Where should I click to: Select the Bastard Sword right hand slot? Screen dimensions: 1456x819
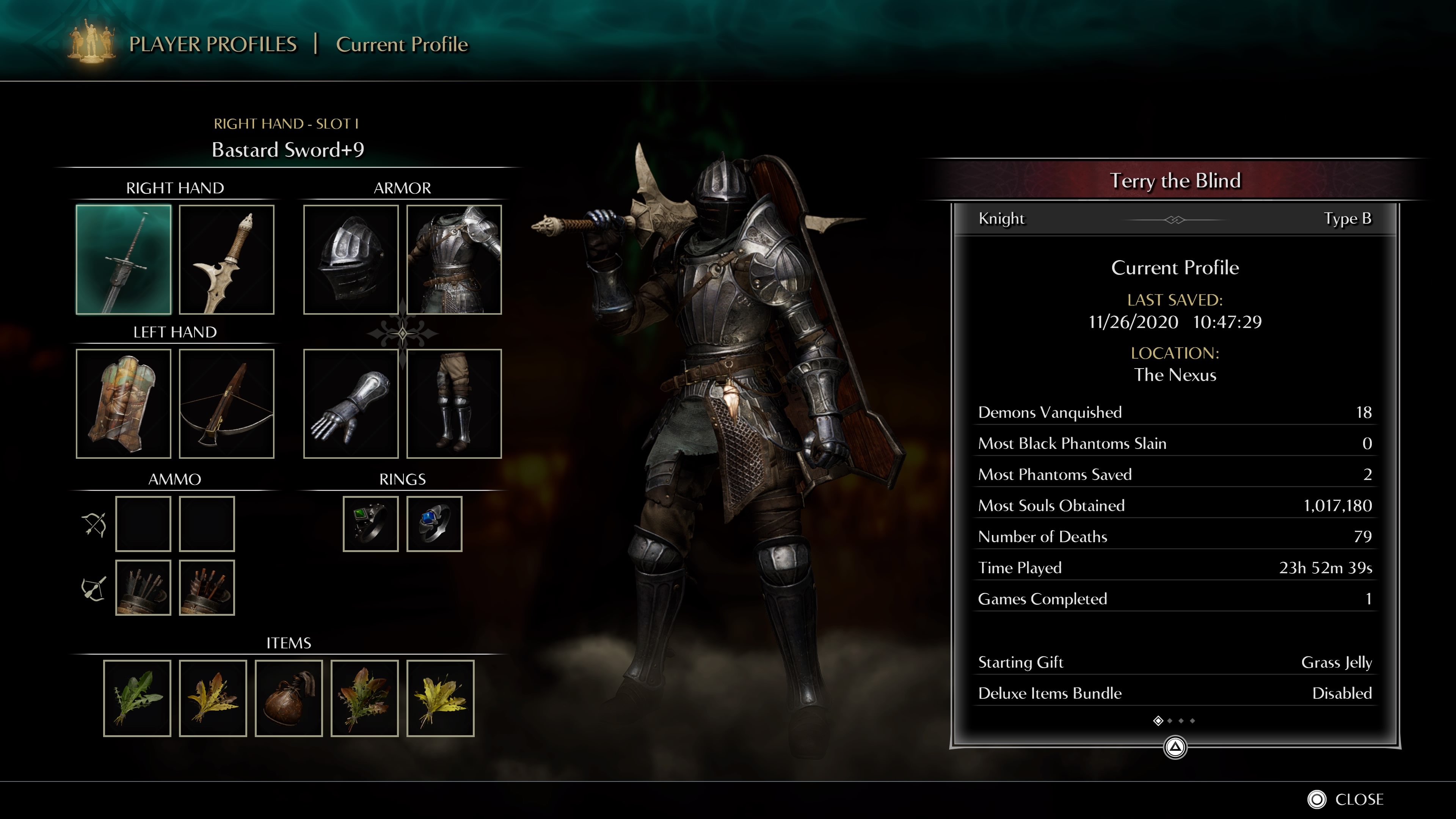tap(123, 259)
